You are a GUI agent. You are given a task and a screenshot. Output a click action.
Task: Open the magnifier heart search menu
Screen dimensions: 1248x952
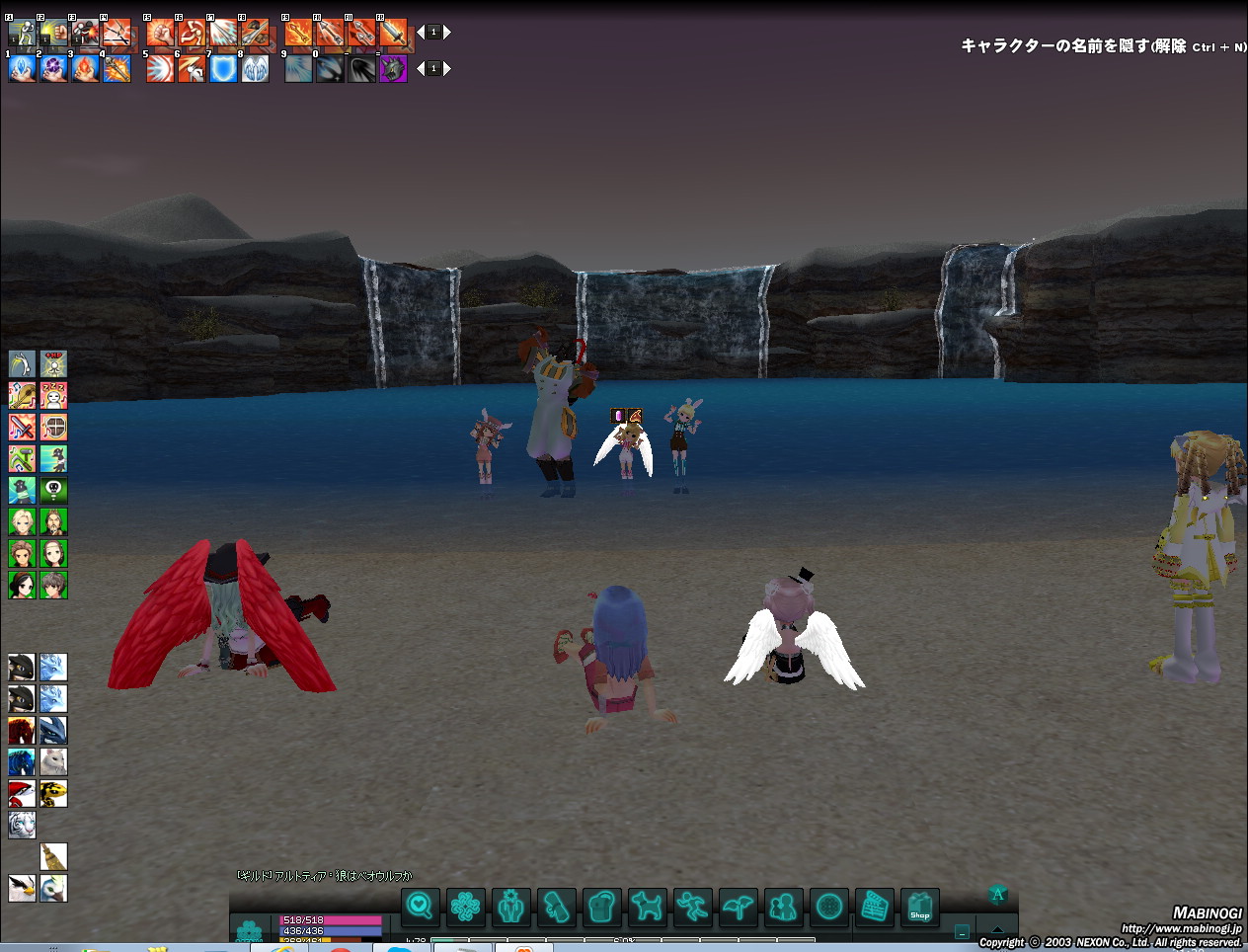coord(420,906)
